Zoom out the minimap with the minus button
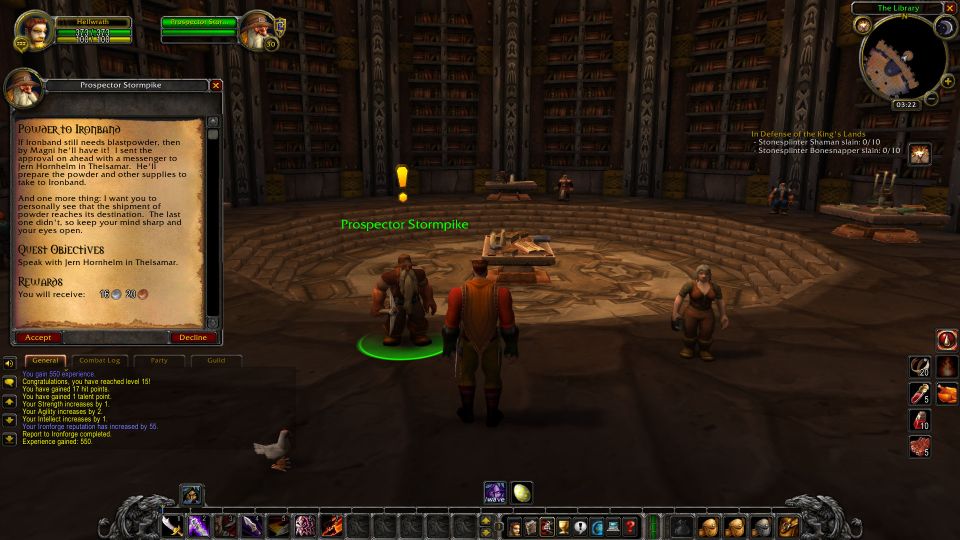The height and width of the screenshot is (540, 960). coord(932,98)
